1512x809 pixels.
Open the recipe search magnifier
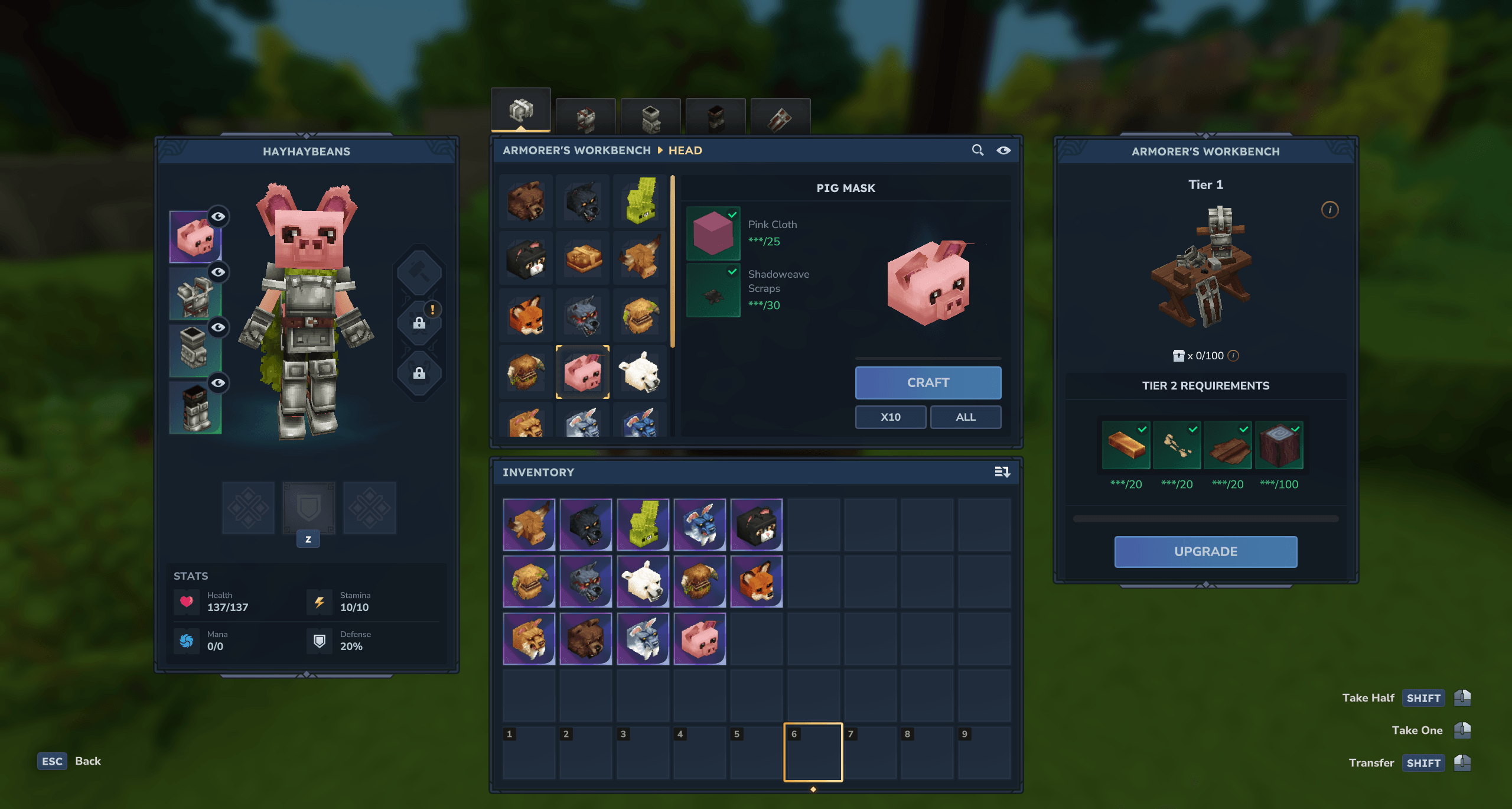pos(977,150)
